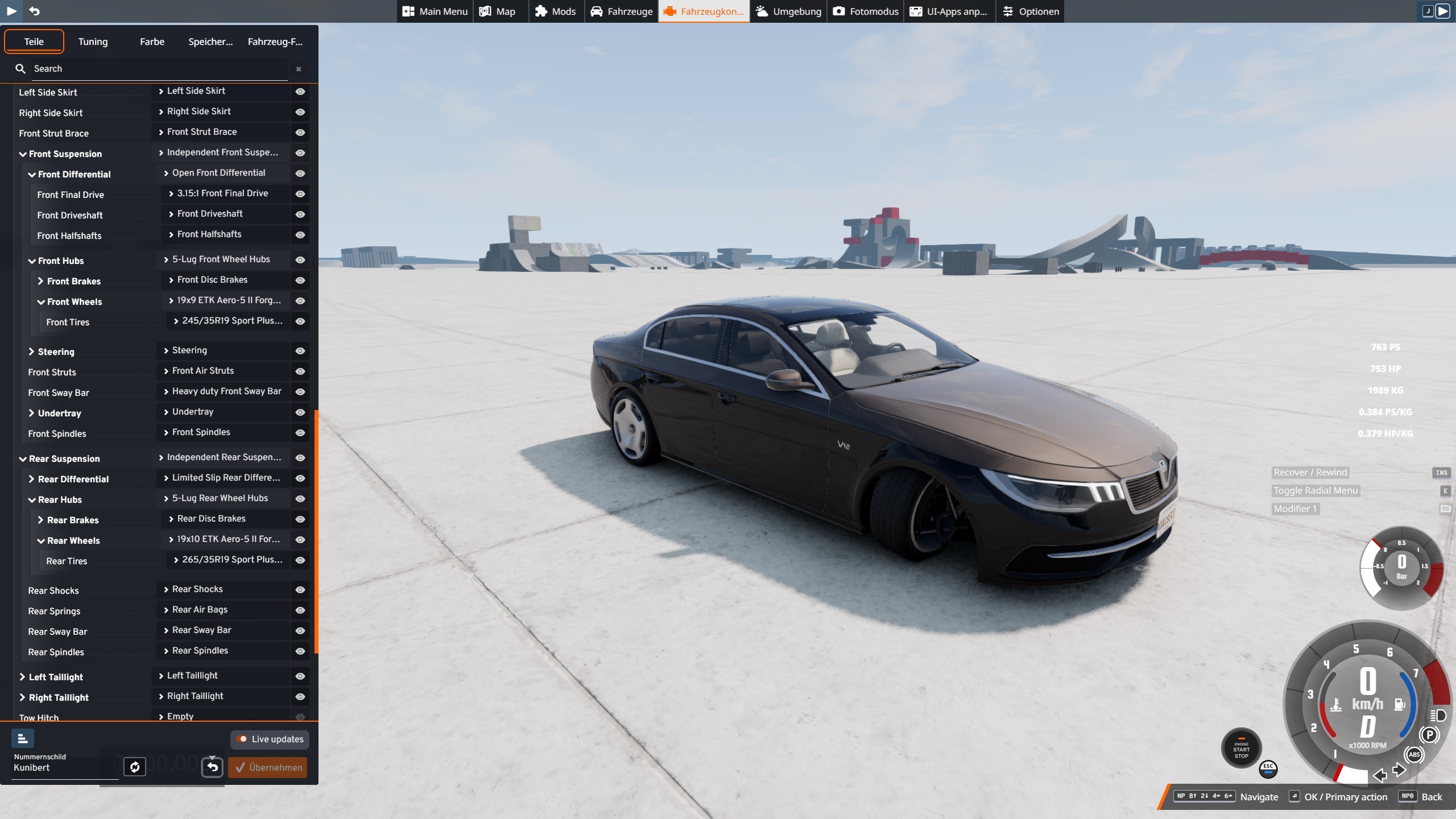The height and width of the screenshot is (819, 1456).
Task: Switch to the Tuning tab
Action: [93, 42]
